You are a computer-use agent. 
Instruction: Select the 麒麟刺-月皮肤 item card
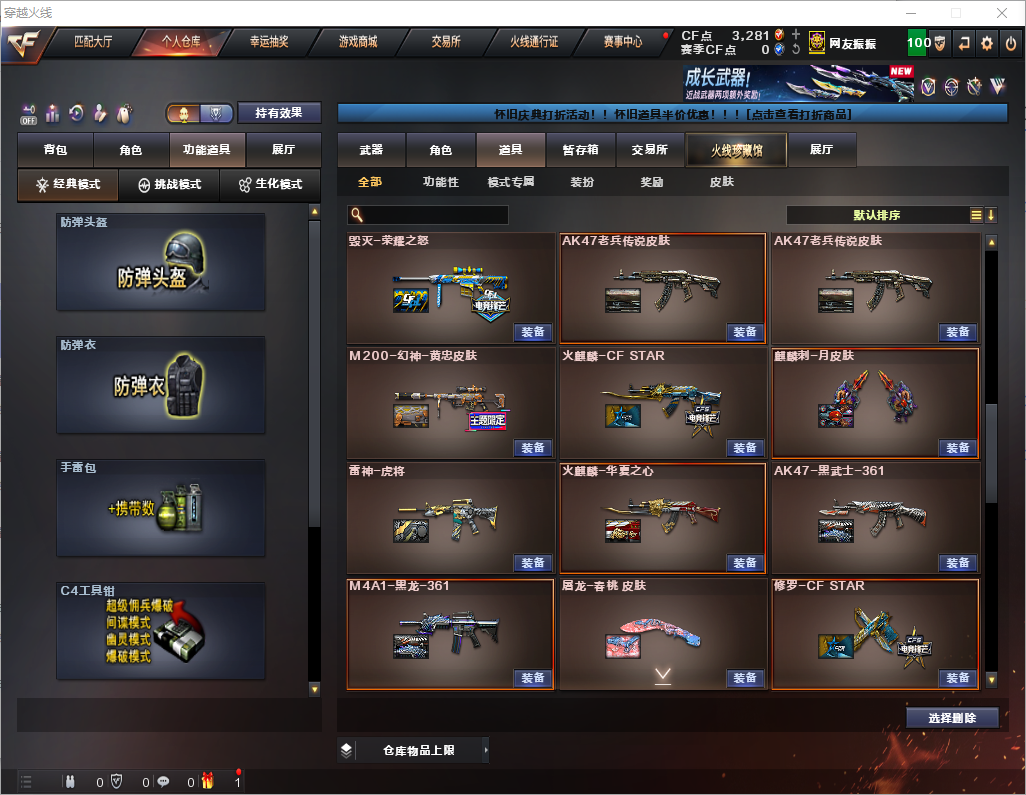coord(874,400)
